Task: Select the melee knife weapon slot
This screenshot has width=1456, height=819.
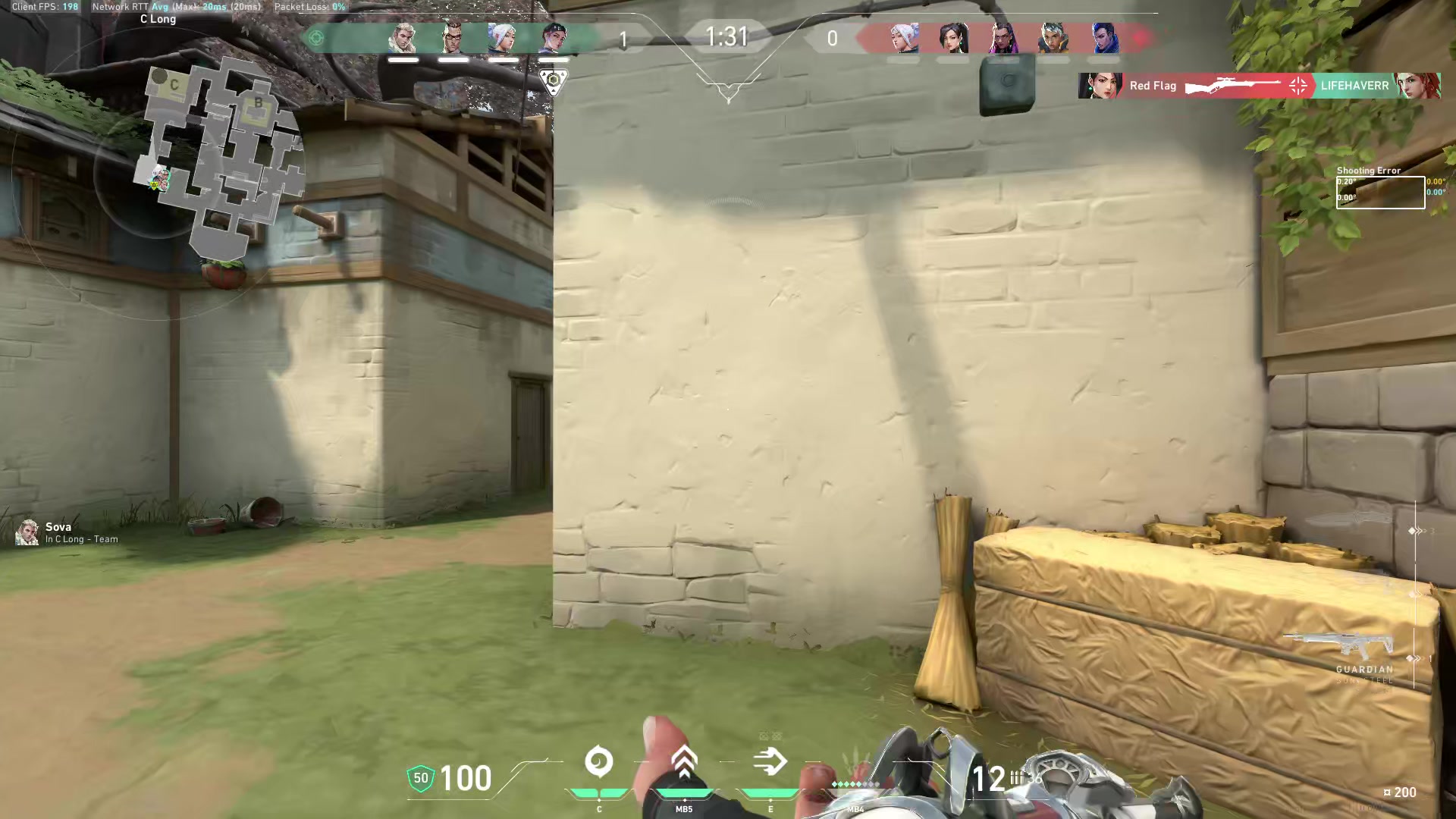Action: [x=1350, y=522]
